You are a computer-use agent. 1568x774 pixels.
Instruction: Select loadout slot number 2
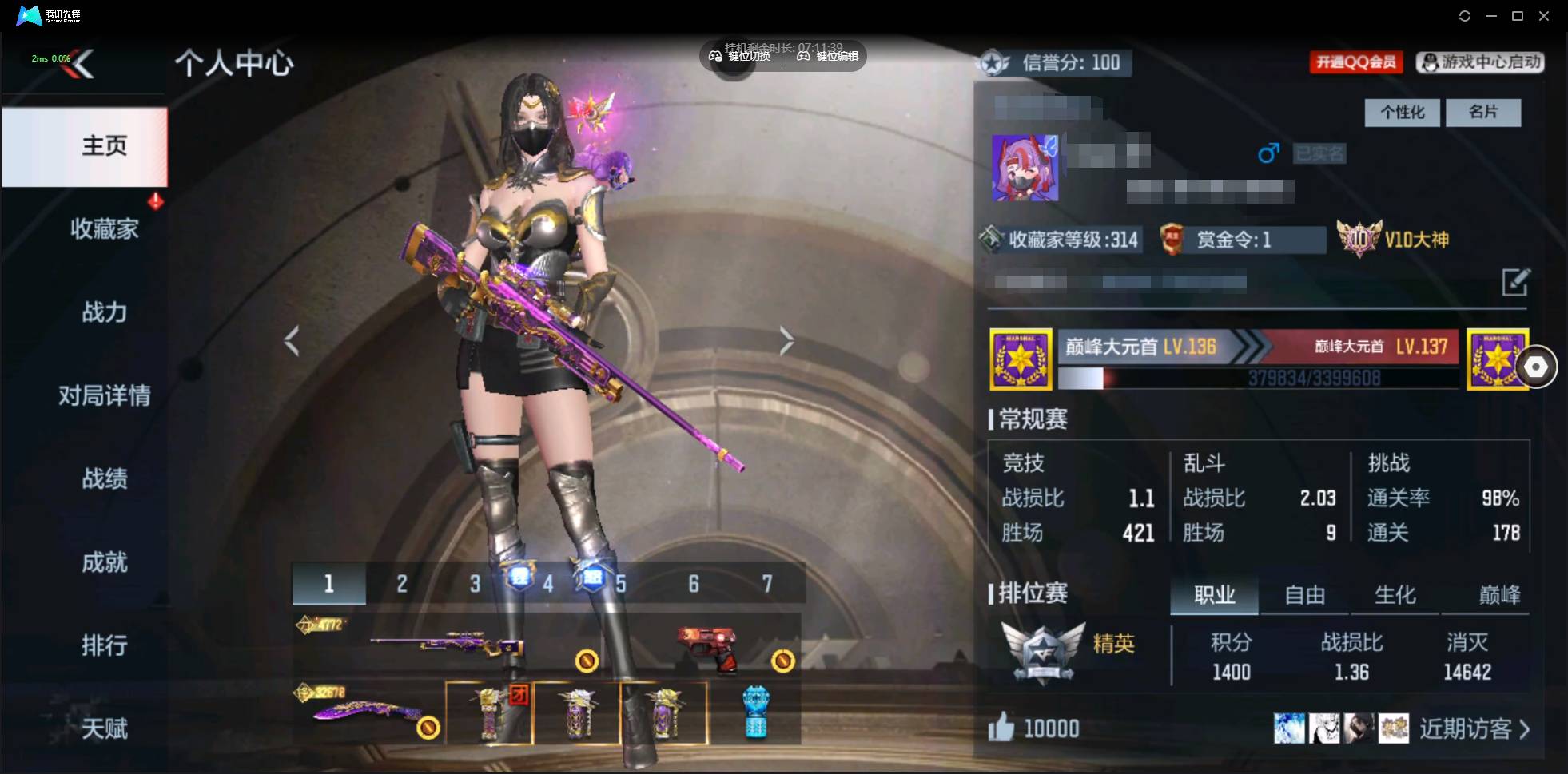402,584
